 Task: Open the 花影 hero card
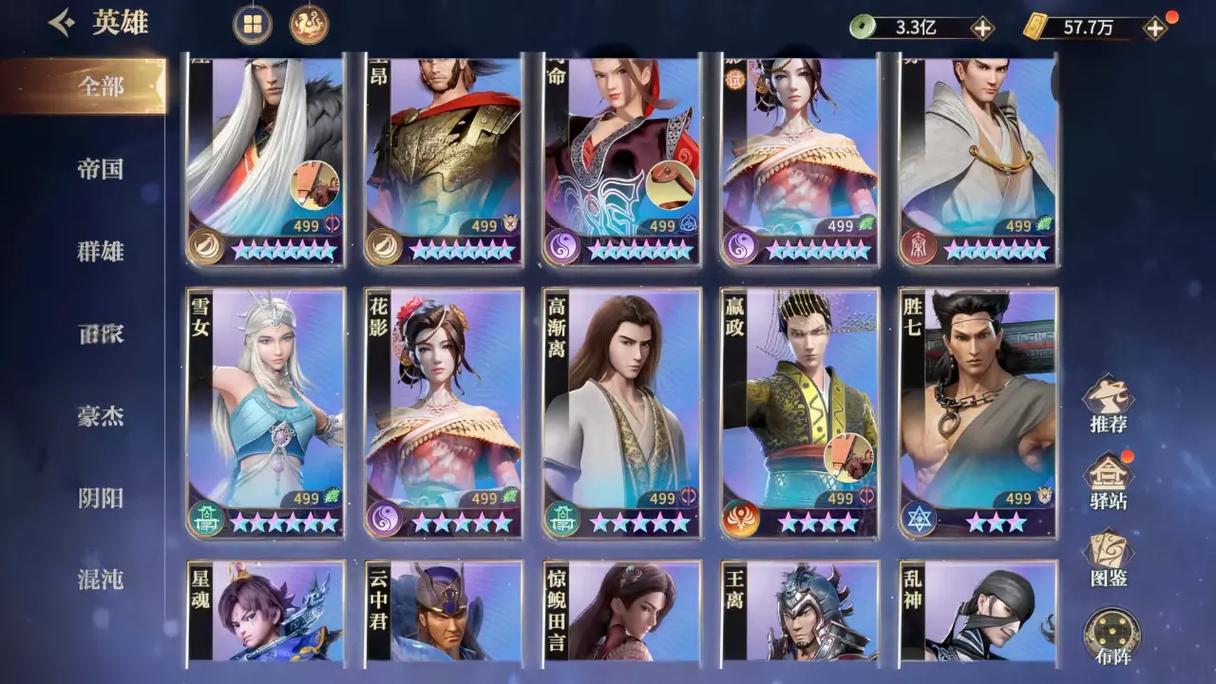tap(444, 412)
